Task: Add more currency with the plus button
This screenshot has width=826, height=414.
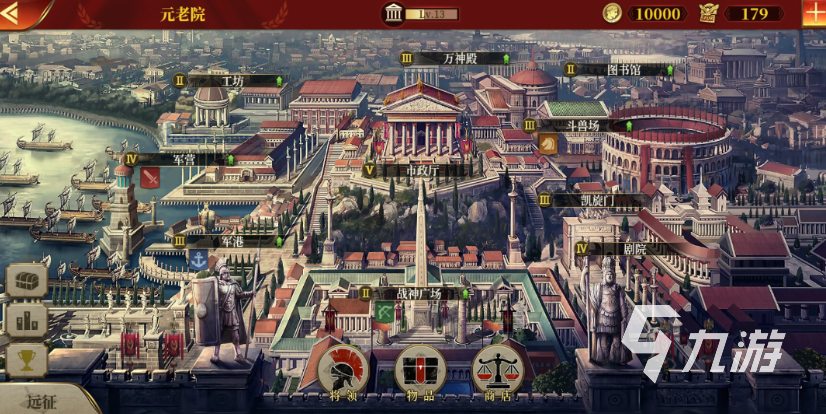Action: (813, 13)
